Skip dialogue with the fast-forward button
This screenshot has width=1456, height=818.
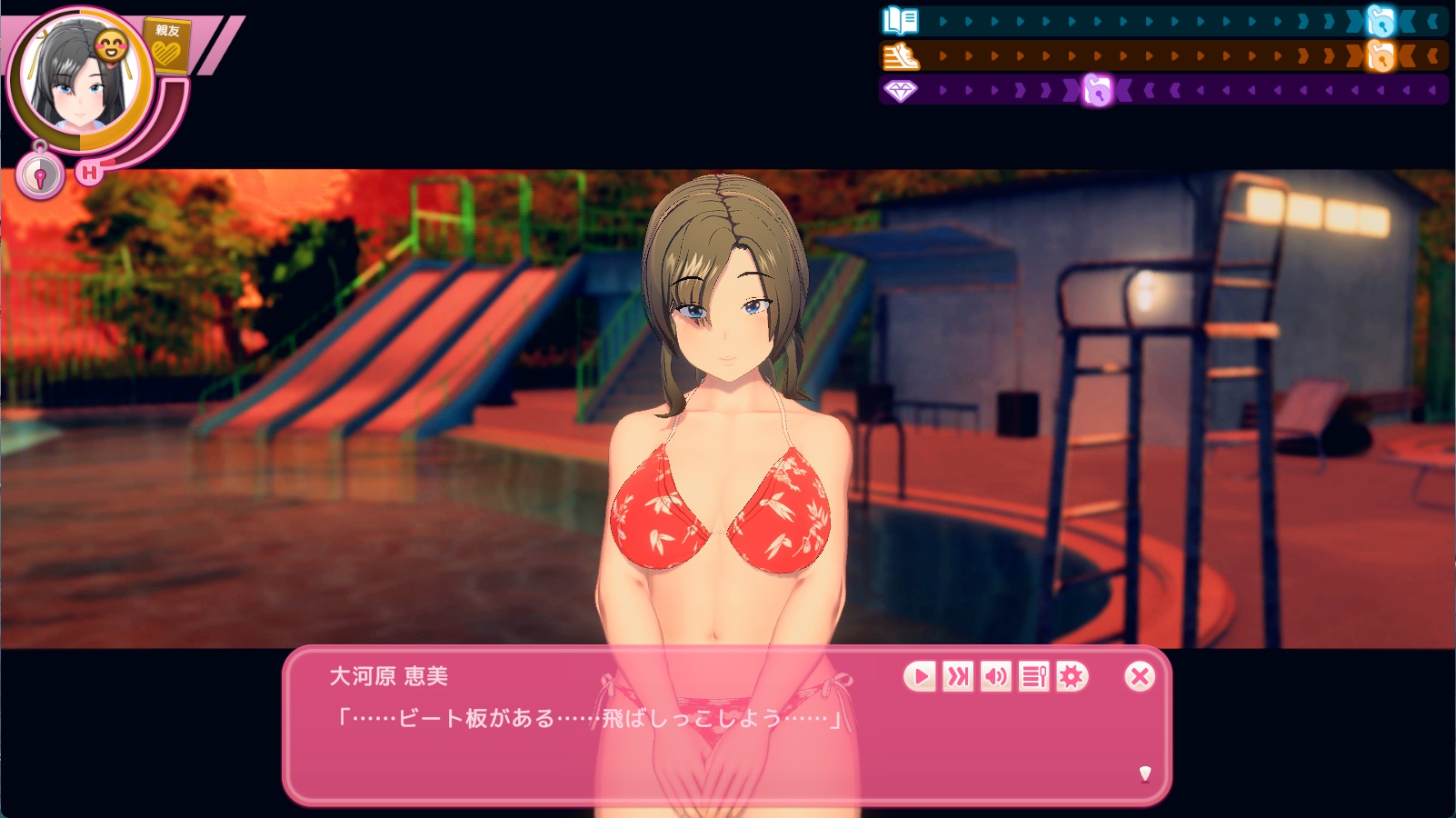[958, 676]
